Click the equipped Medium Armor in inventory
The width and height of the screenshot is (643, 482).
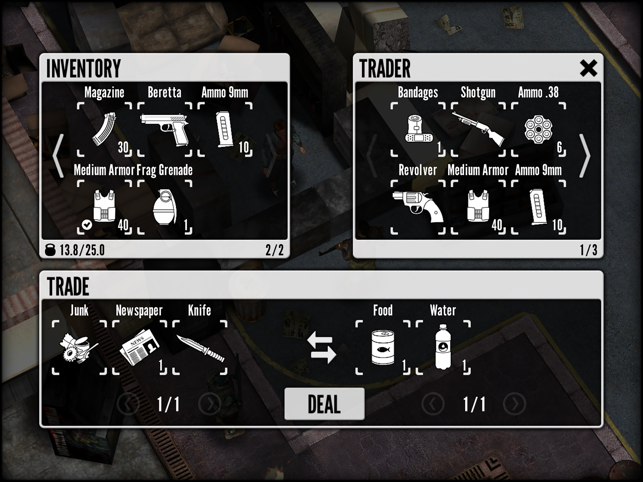[x=105, y=207]
